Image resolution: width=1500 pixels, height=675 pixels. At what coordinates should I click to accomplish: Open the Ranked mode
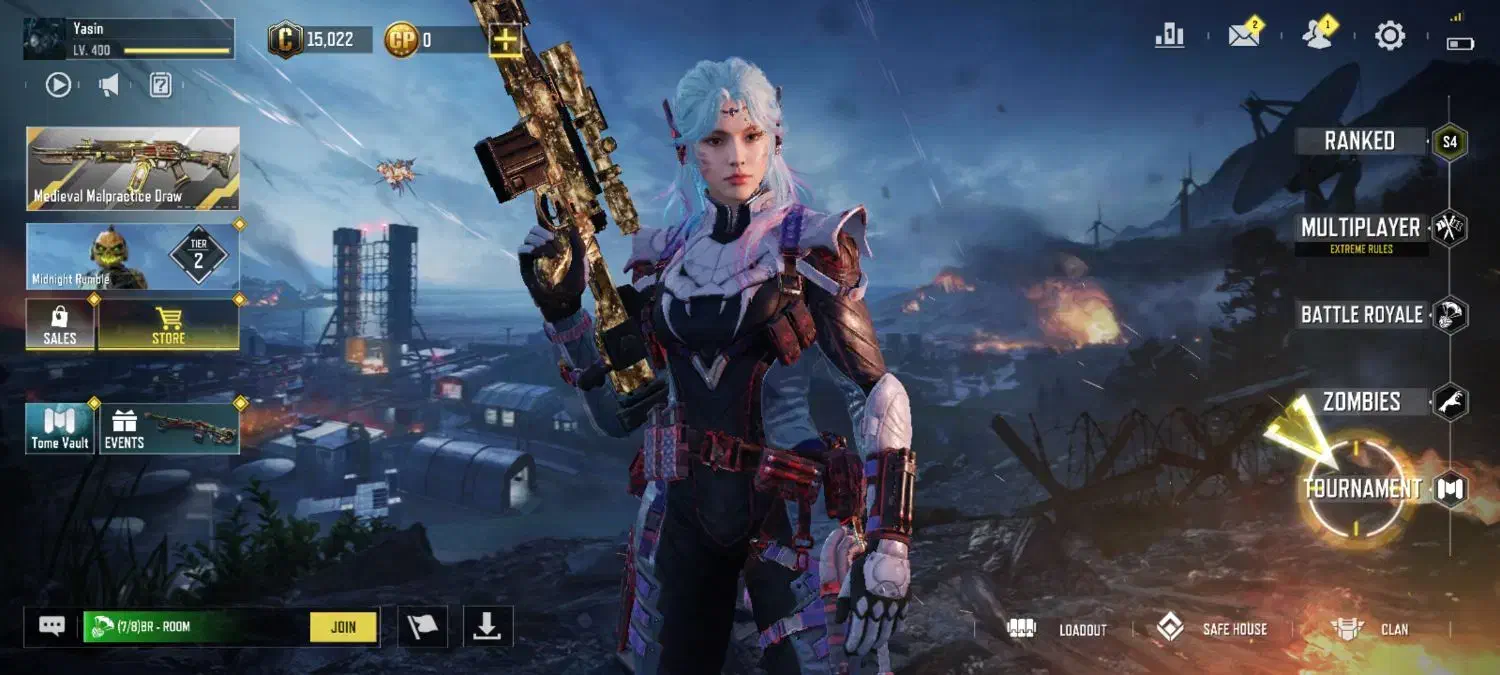(x=1360, y=141)
